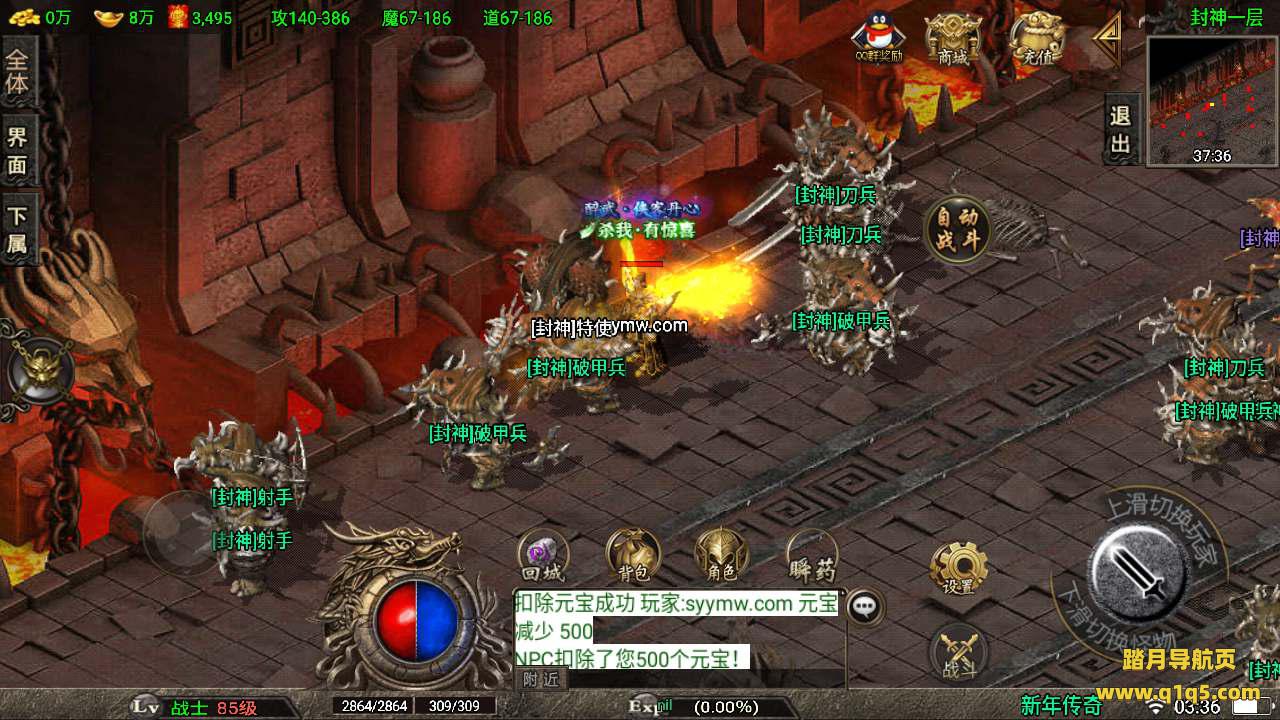The height and width of the screenshot is (720, 1280).
Task: Select the 附近 nearby chat channel
Action: (542, 679)
